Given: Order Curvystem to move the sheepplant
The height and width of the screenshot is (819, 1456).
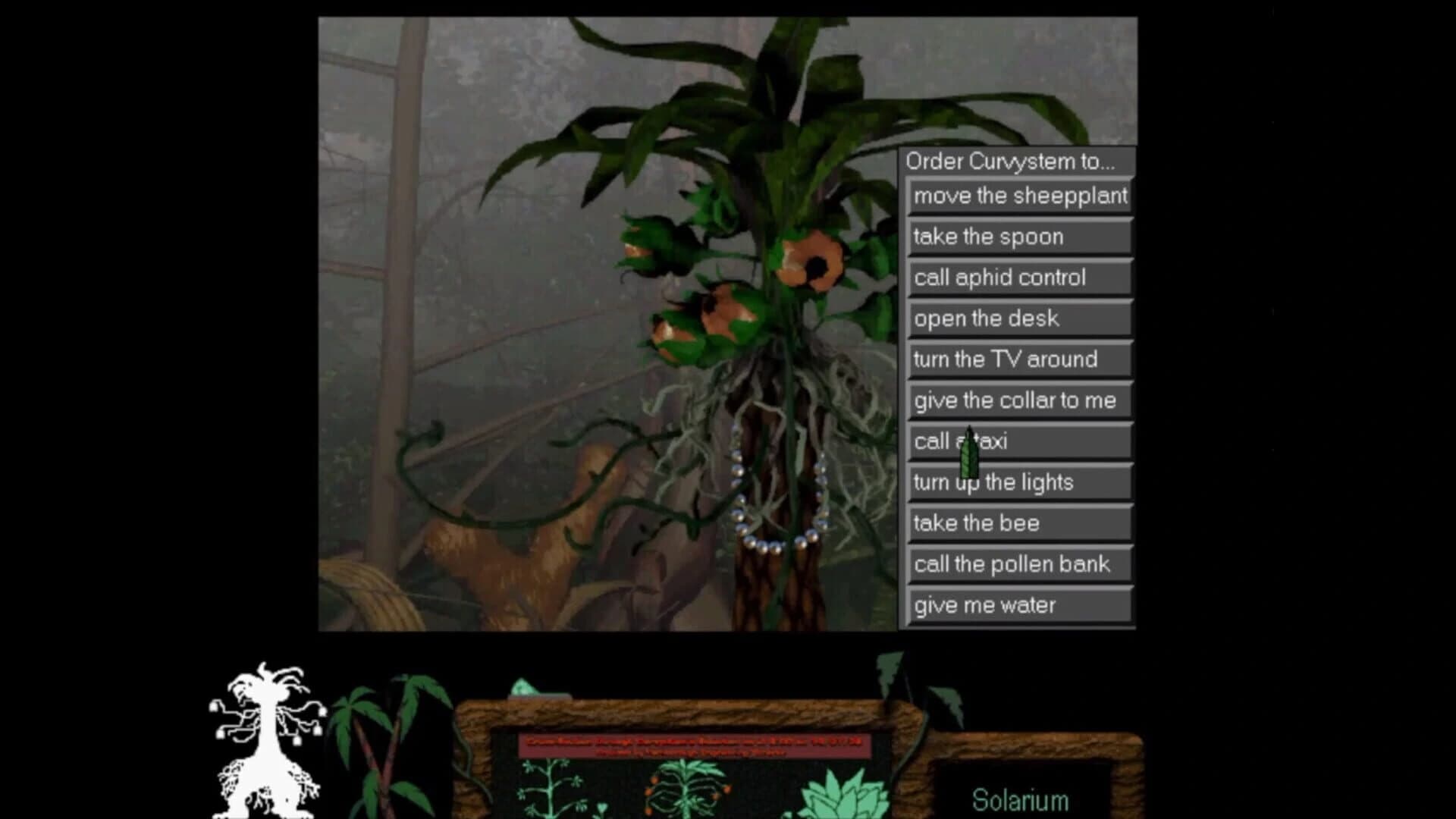Looking at the screenshot, I should tap(1020, 196).
